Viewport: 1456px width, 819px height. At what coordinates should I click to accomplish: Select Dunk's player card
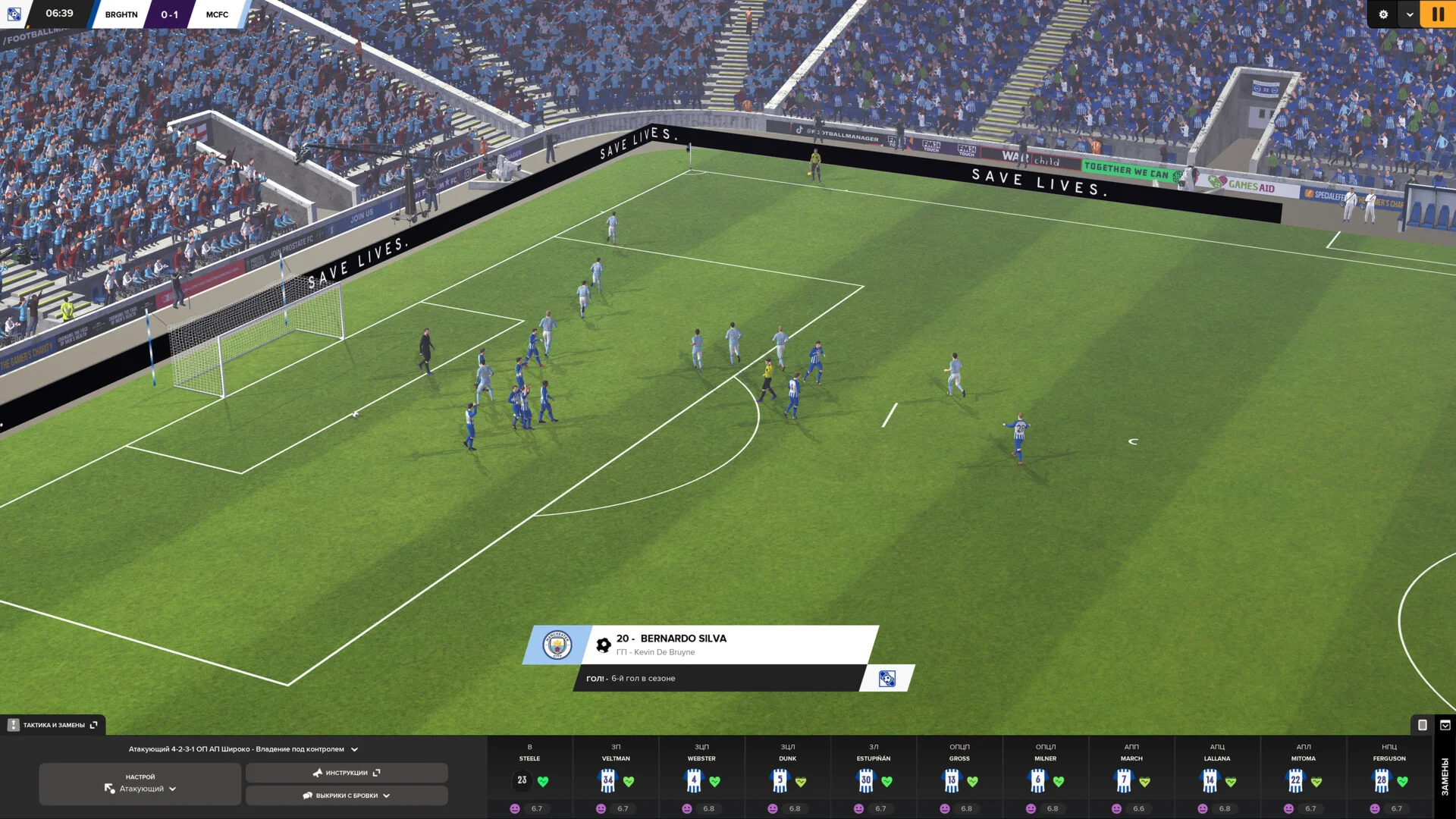click(788, 777)
